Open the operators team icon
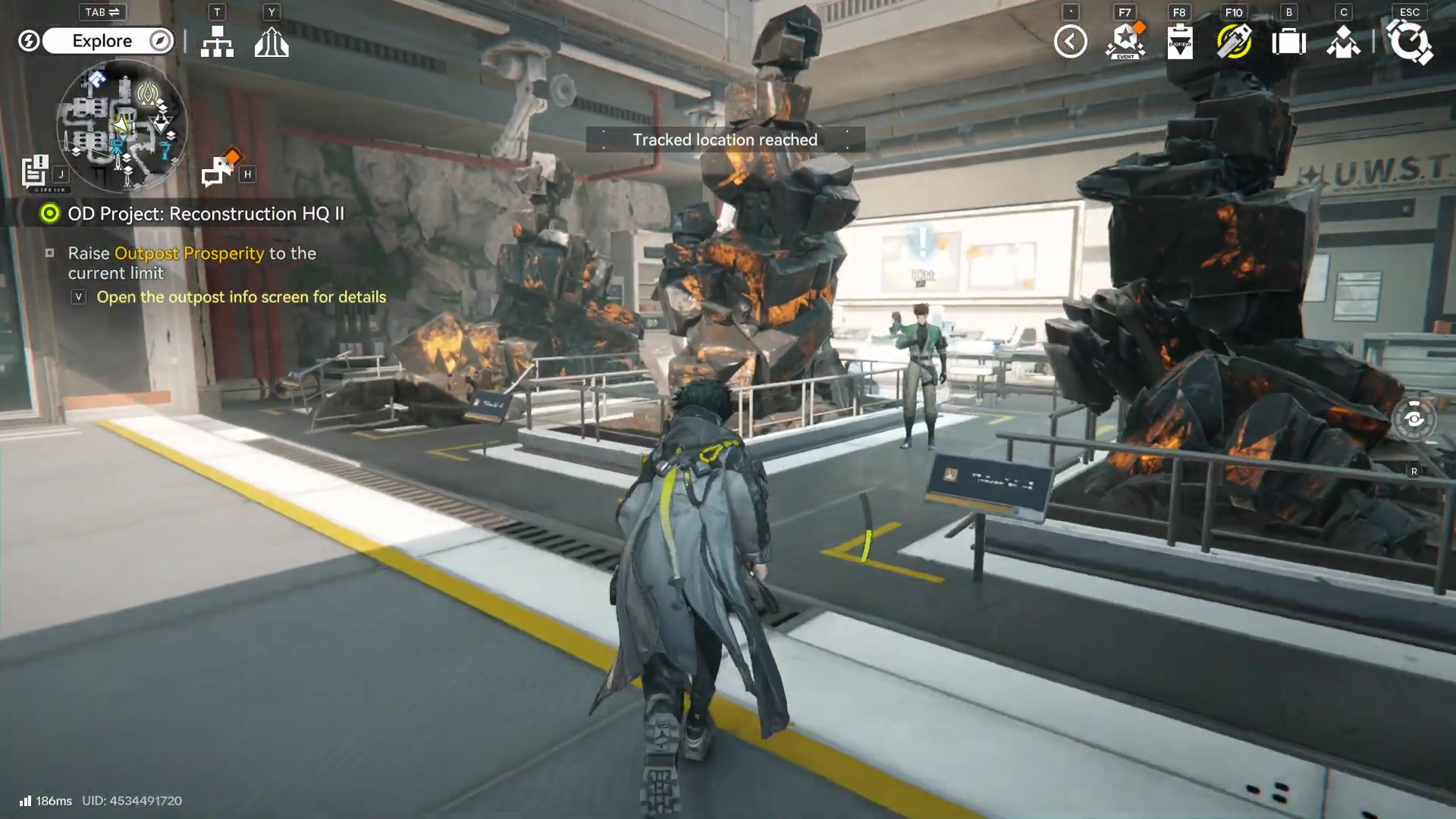 point(1343,42)
